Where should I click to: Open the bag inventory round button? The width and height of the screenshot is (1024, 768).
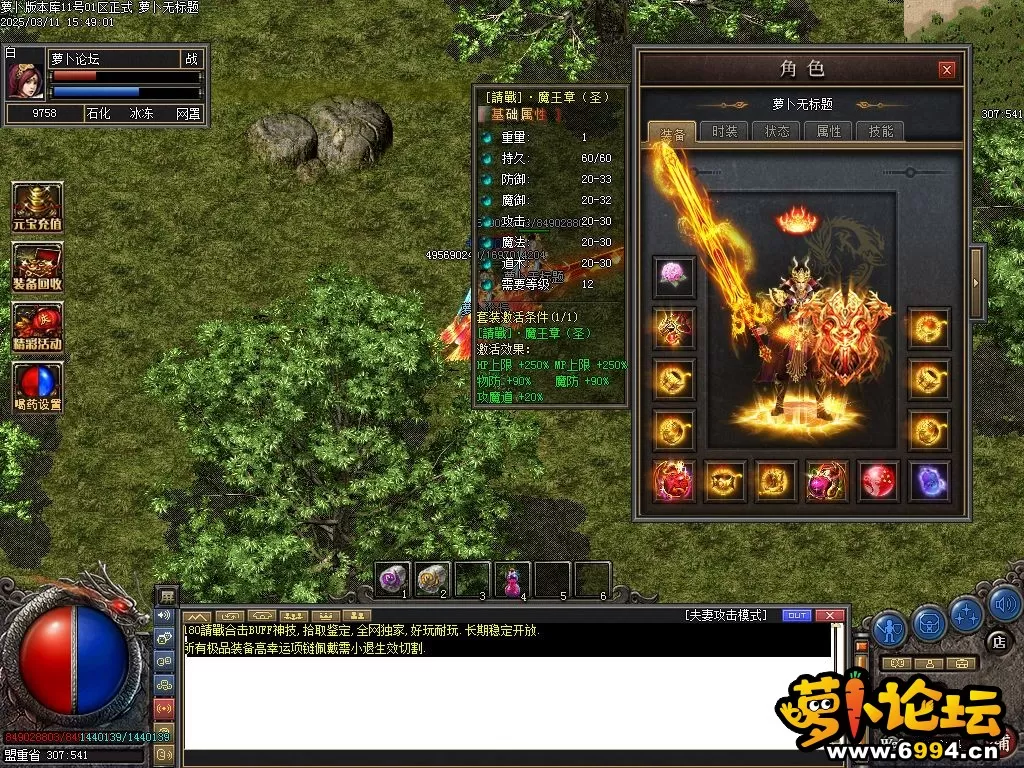(929, 622)
